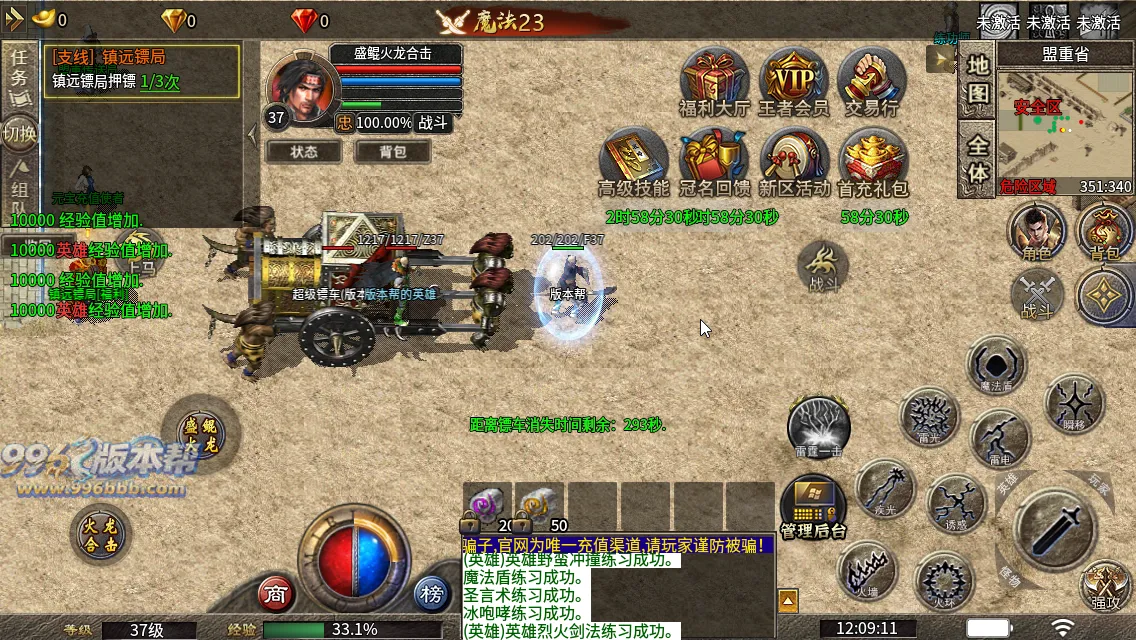Image resolution: width=1136 pixels, height=640 pixels.
Task: Open the 管理后台 admin console
Action: [813, 505]
